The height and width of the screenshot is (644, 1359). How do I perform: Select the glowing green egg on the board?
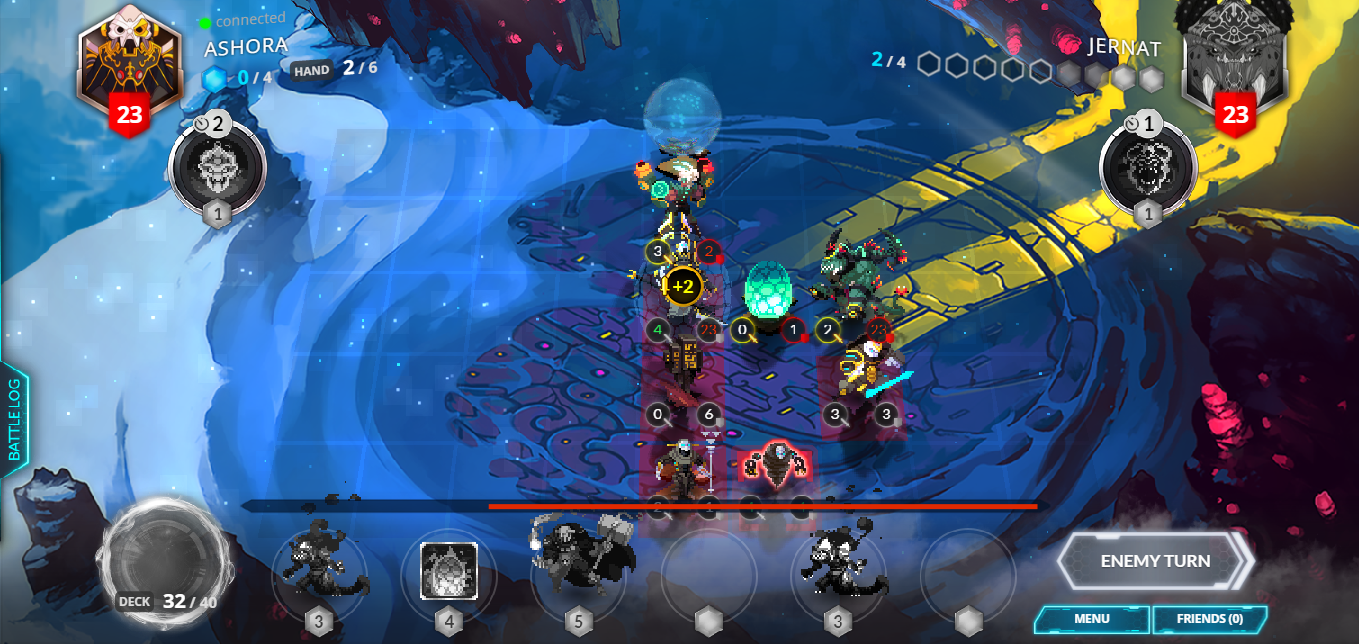pyautogui.click(x=769, y=292)
